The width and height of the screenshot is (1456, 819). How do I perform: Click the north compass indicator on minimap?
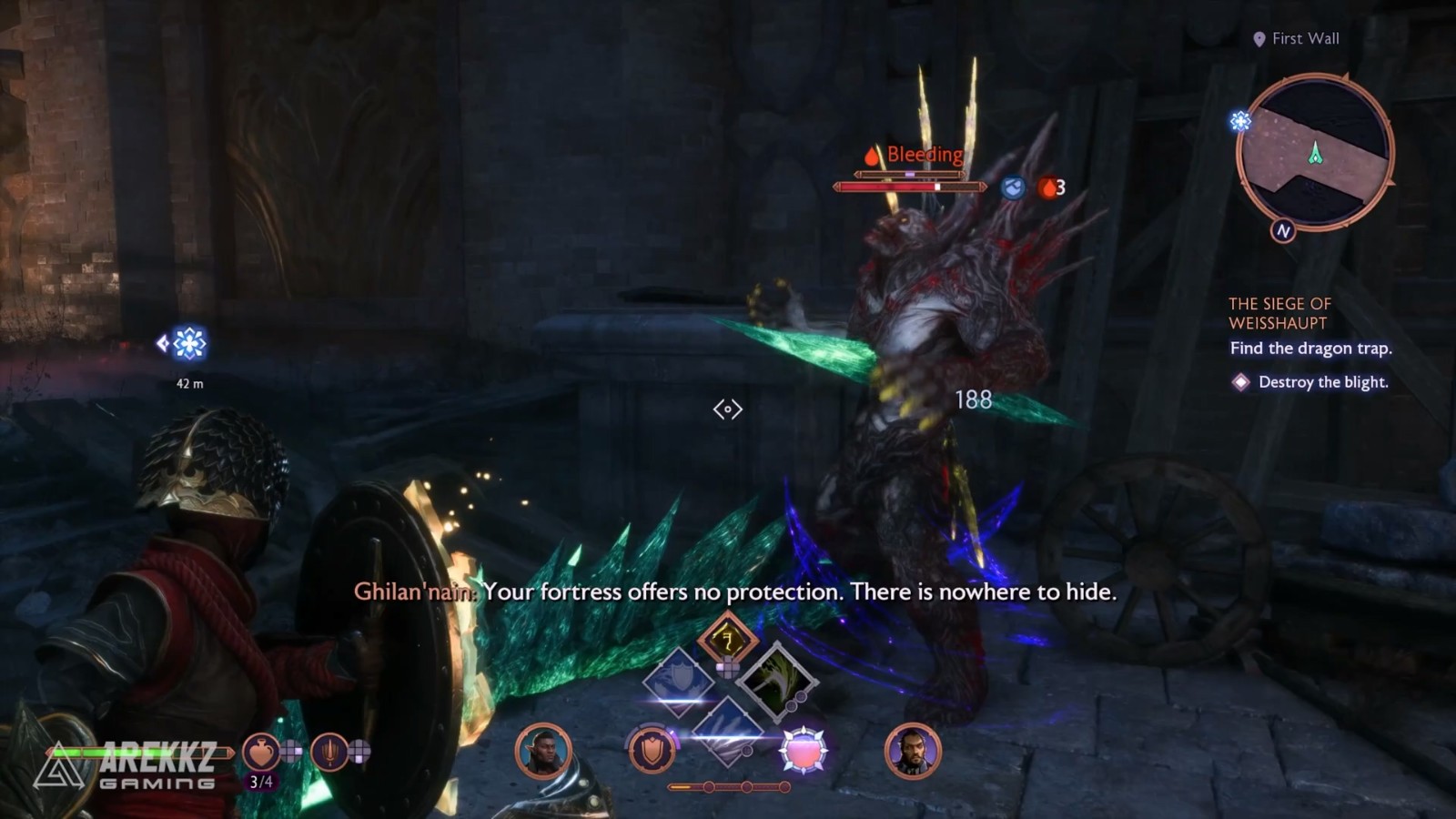click(1283, 231)
